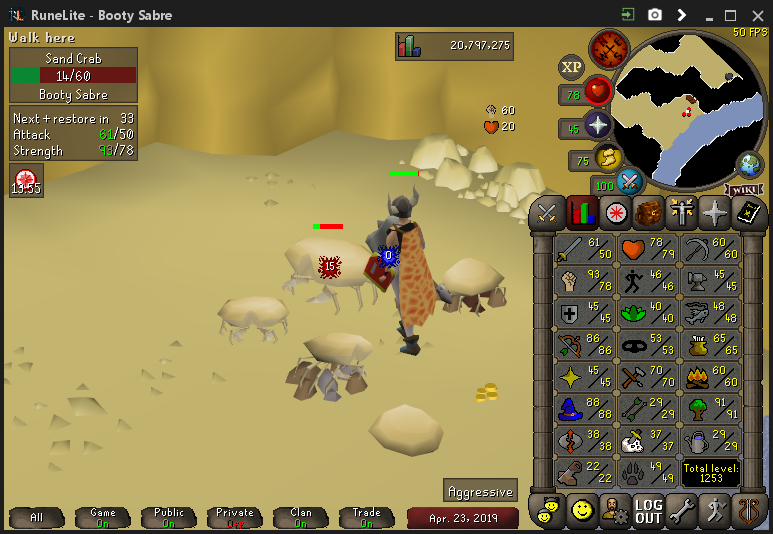Open the Quest List tab
This screenshot has width=773, height=534.
[x=615, y=213]
